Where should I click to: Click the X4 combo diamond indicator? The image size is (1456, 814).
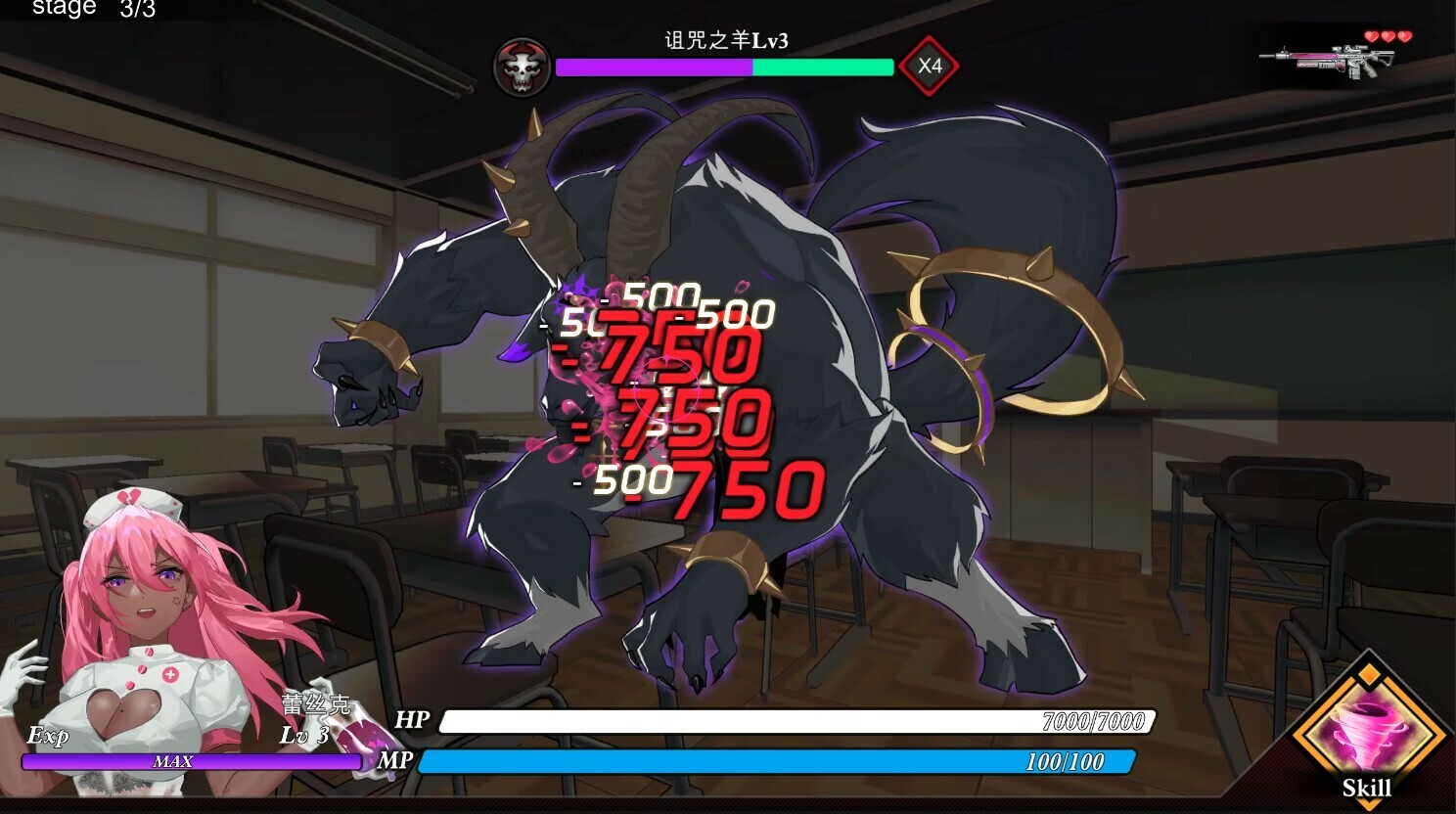[931, 66]
